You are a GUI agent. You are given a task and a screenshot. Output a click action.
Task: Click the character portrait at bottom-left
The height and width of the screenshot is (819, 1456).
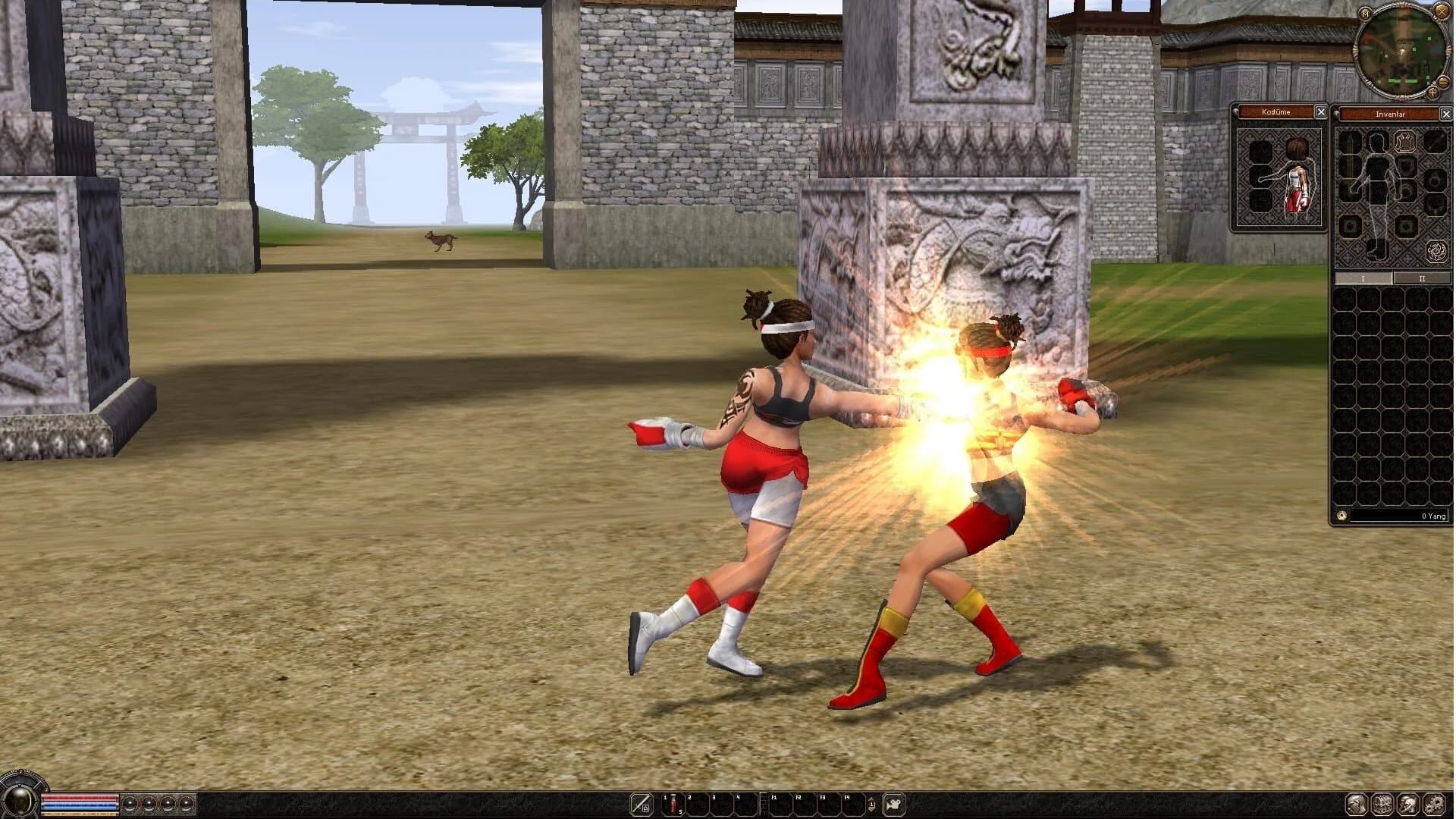click(x=18, y=802)
